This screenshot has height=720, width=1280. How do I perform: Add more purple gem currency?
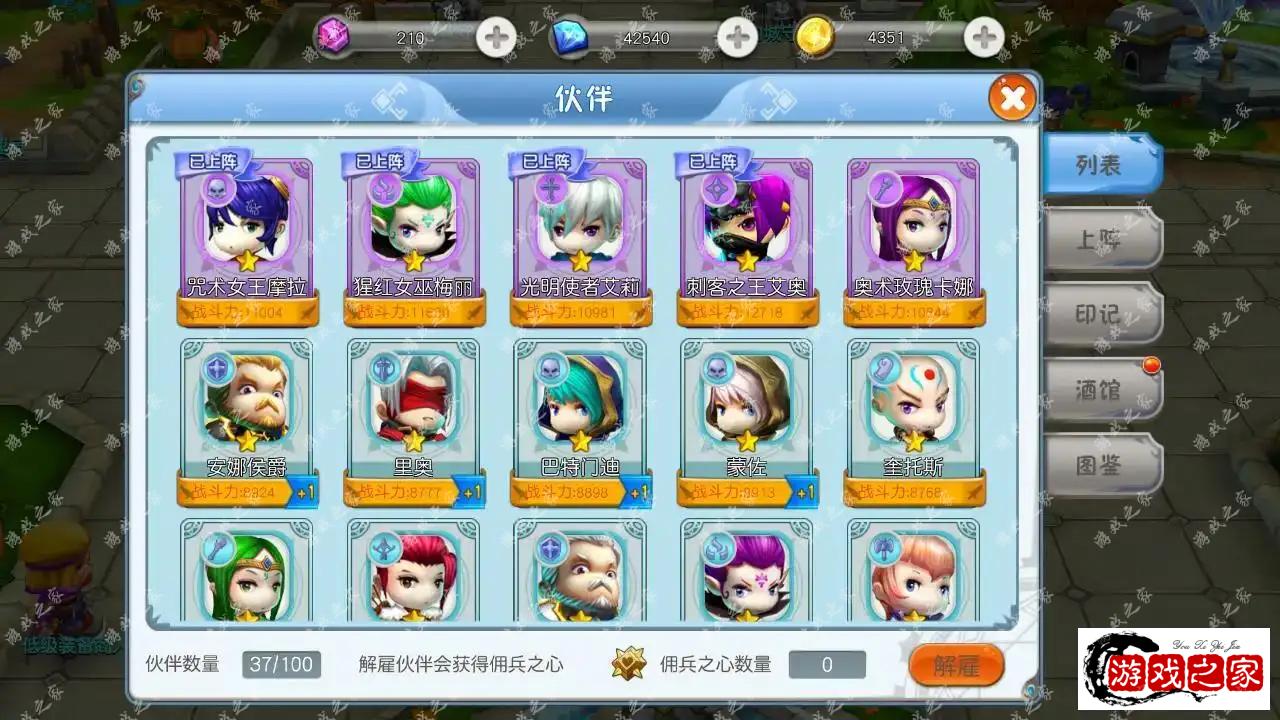(495, 38)
